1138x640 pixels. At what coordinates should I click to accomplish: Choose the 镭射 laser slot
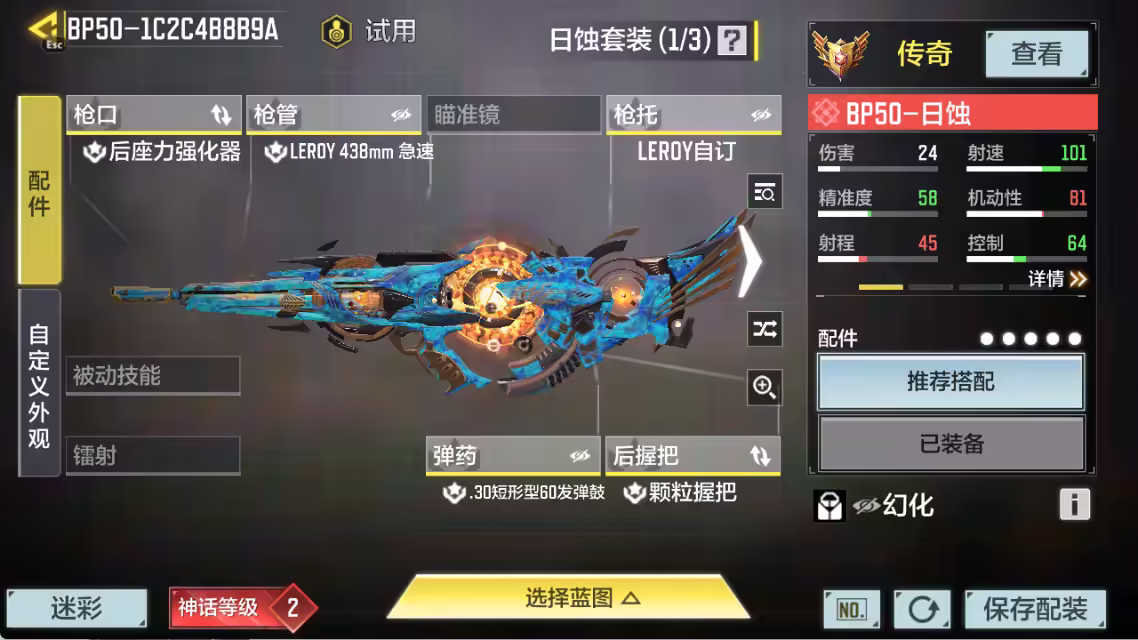click(x=153, y=456)
